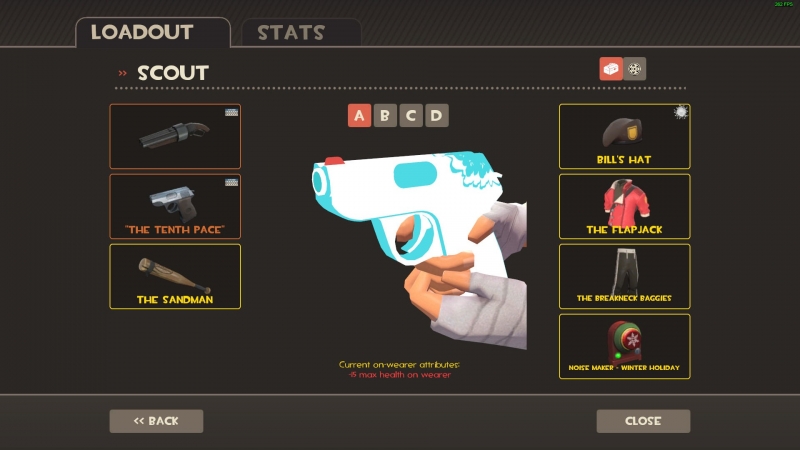Close the loadout screen
Viewport: 800px width, 450px height.
click(x=643, y=421)
